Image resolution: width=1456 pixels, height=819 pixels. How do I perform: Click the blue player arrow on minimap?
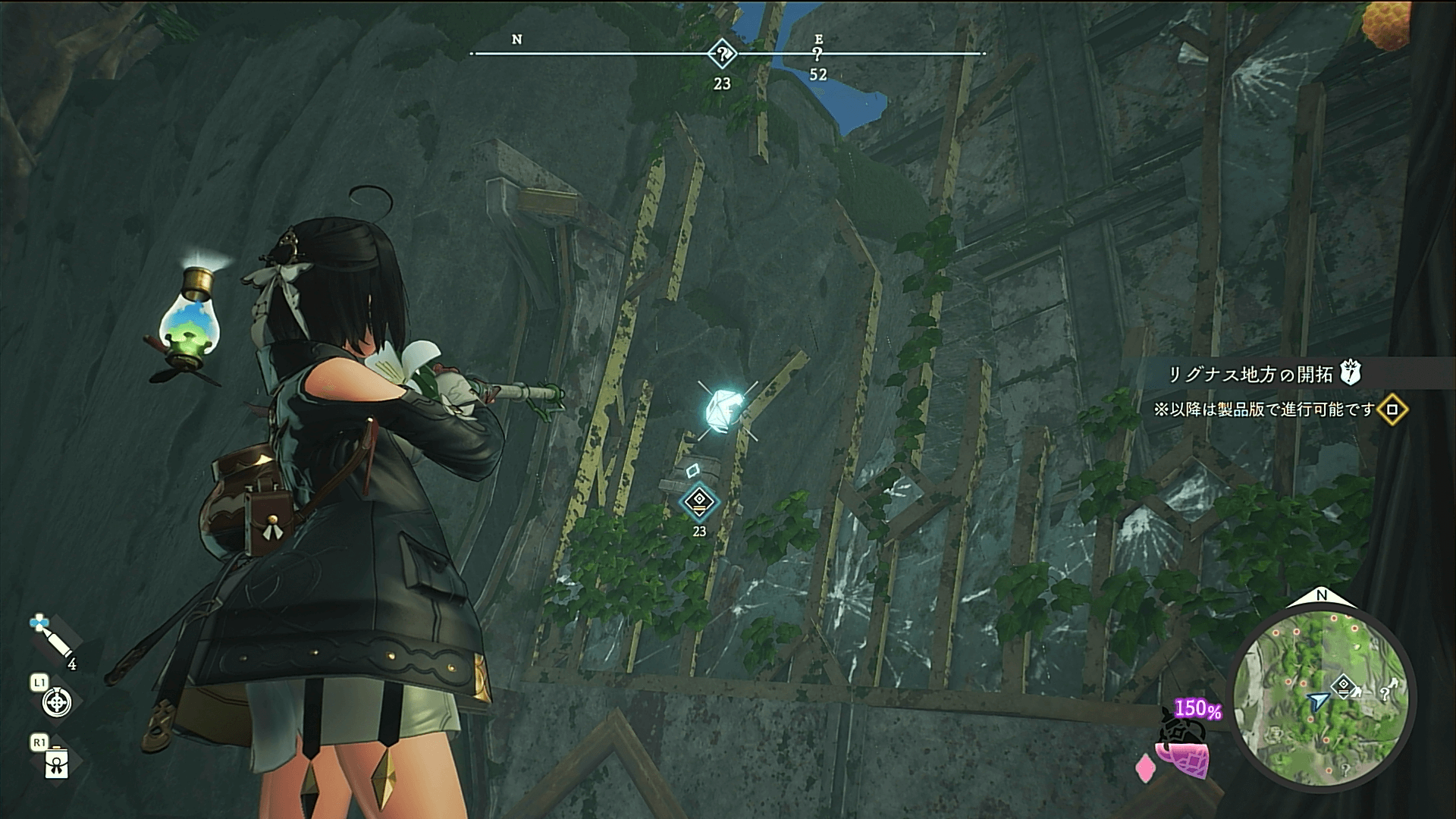pos(1318,701)
